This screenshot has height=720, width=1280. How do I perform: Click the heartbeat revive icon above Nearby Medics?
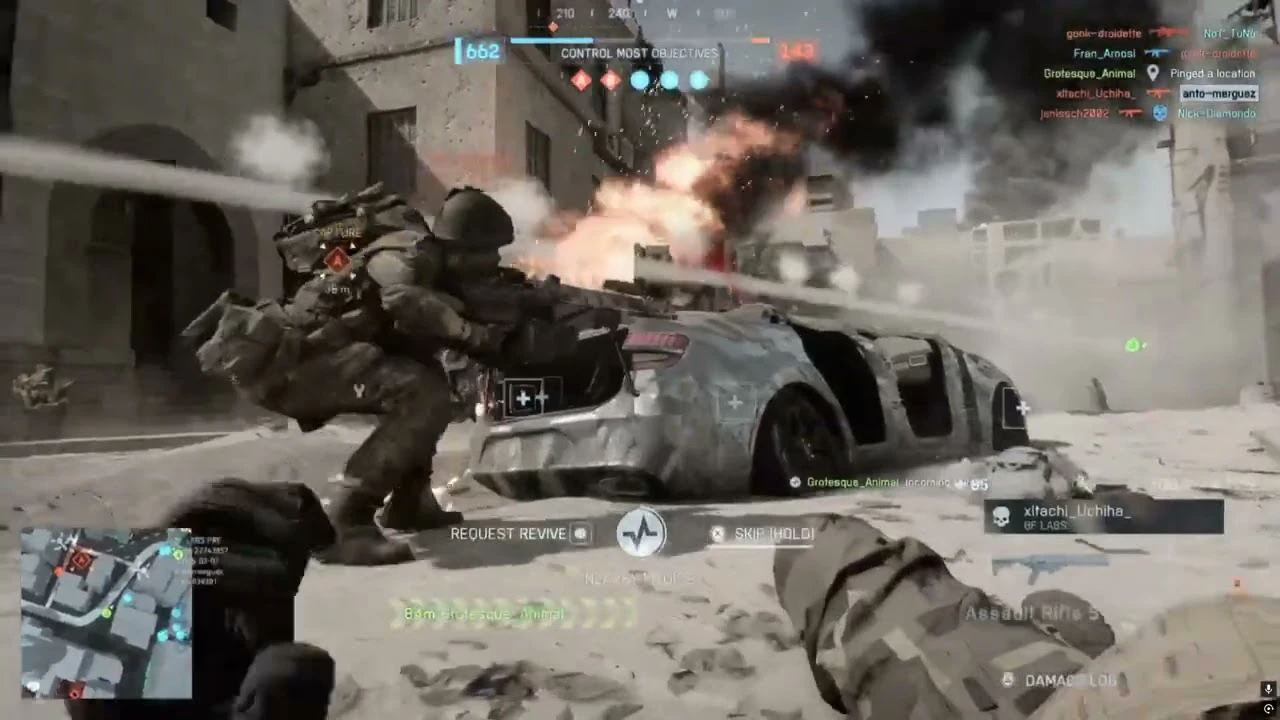641,533
